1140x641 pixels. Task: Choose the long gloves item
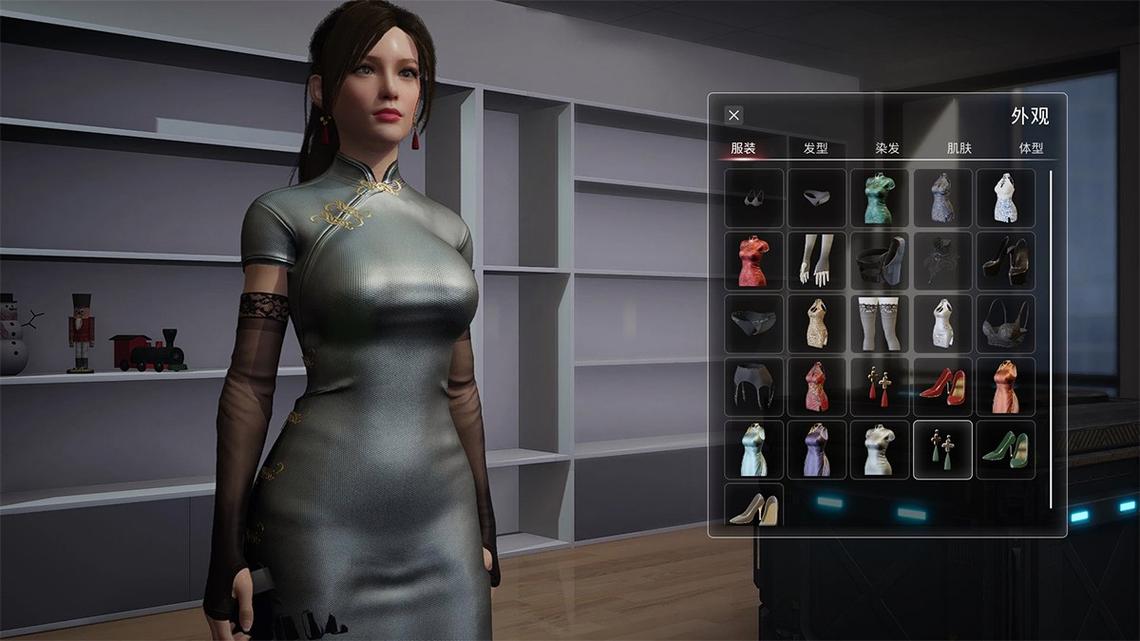point(817,261)
